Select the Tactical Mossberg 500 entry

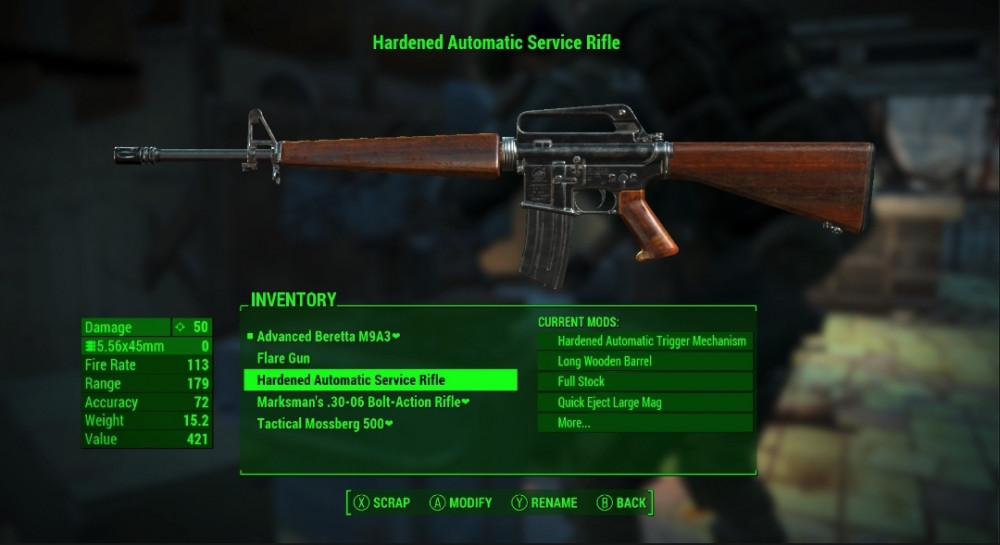325,423
